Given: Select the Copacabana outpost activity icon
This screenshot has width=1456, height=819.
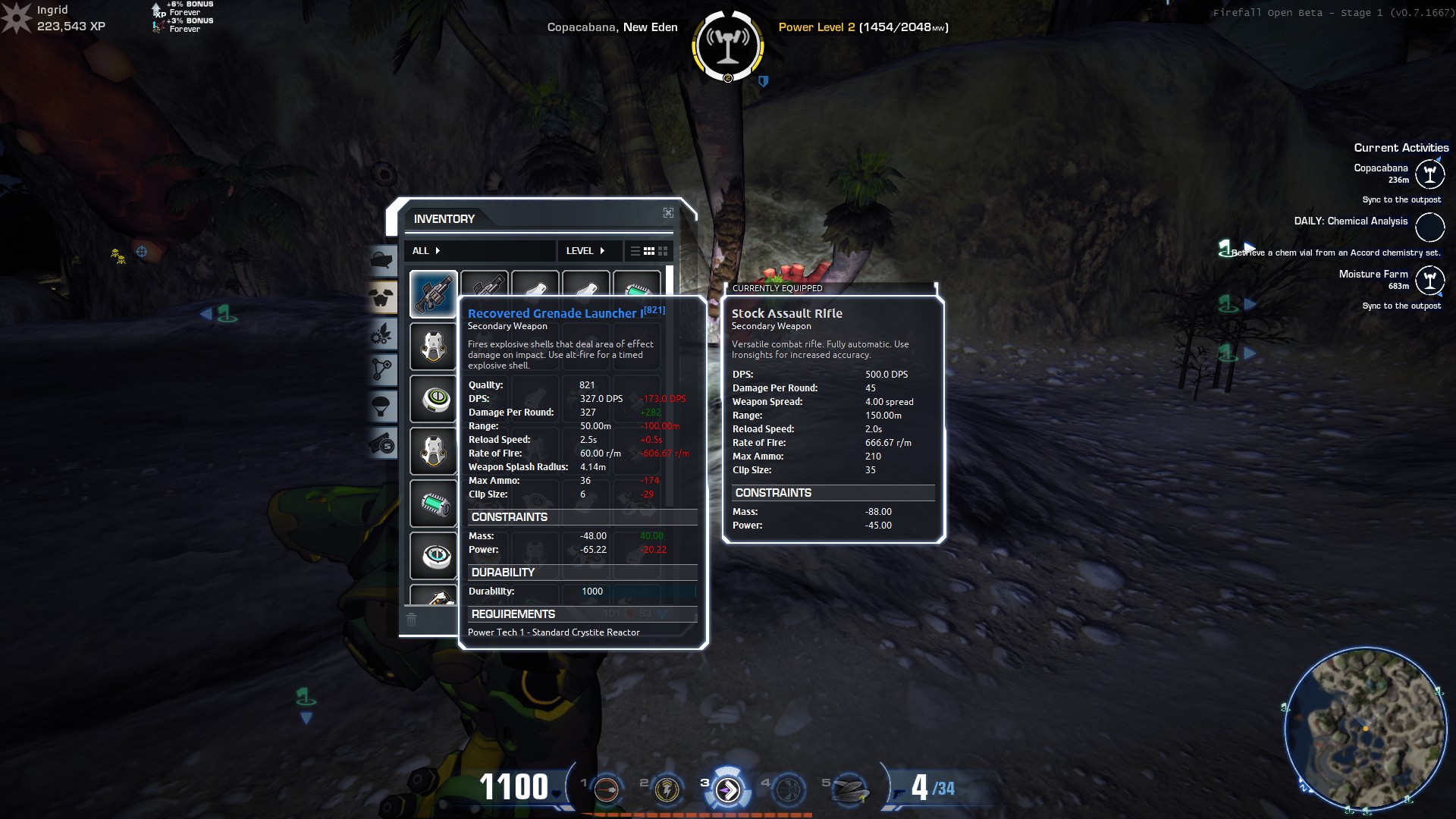Looking at the screenshot, I should pyautogui.click(x=1429, y=174).
